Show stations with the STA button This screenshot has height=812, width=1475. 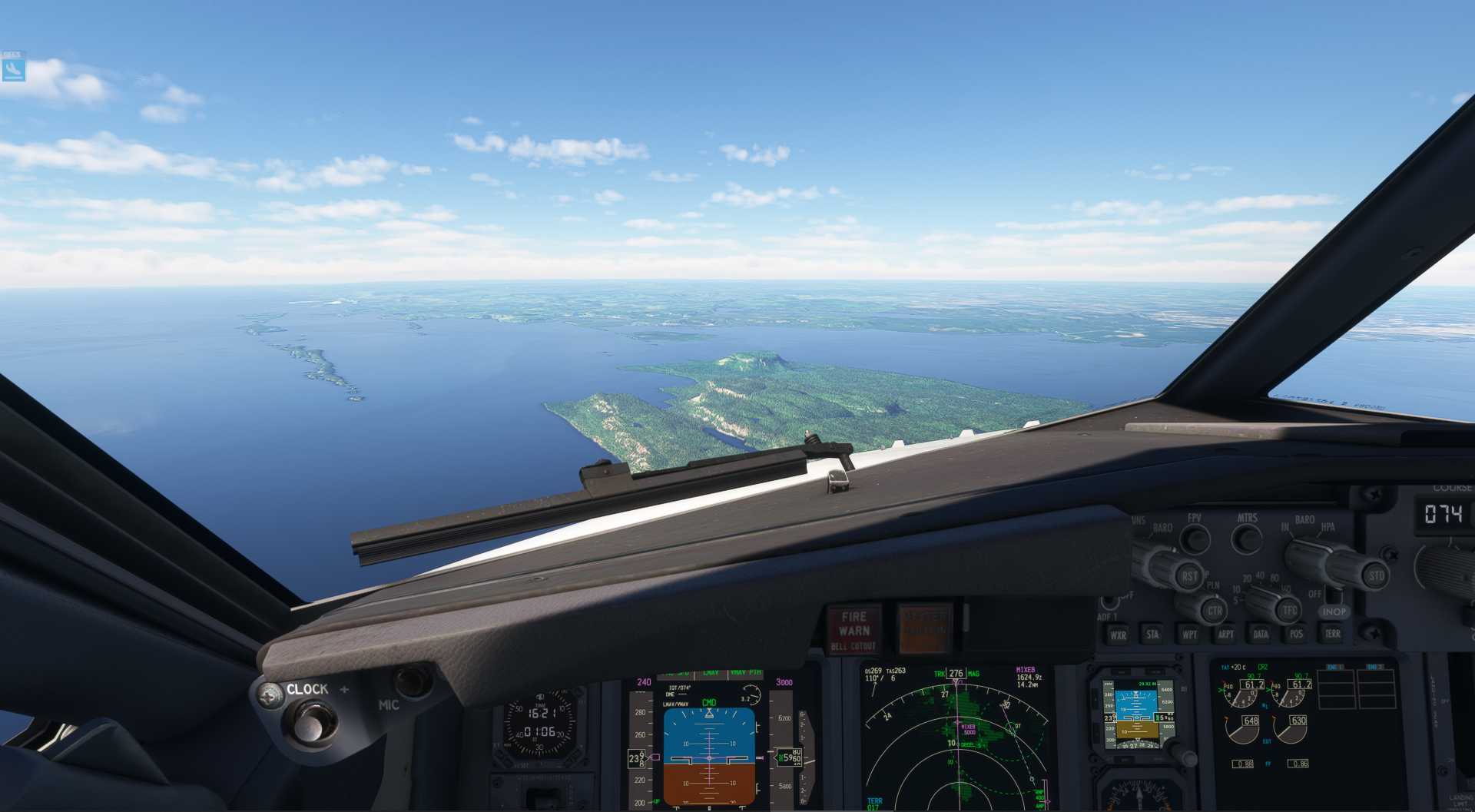pos(1153,635)
